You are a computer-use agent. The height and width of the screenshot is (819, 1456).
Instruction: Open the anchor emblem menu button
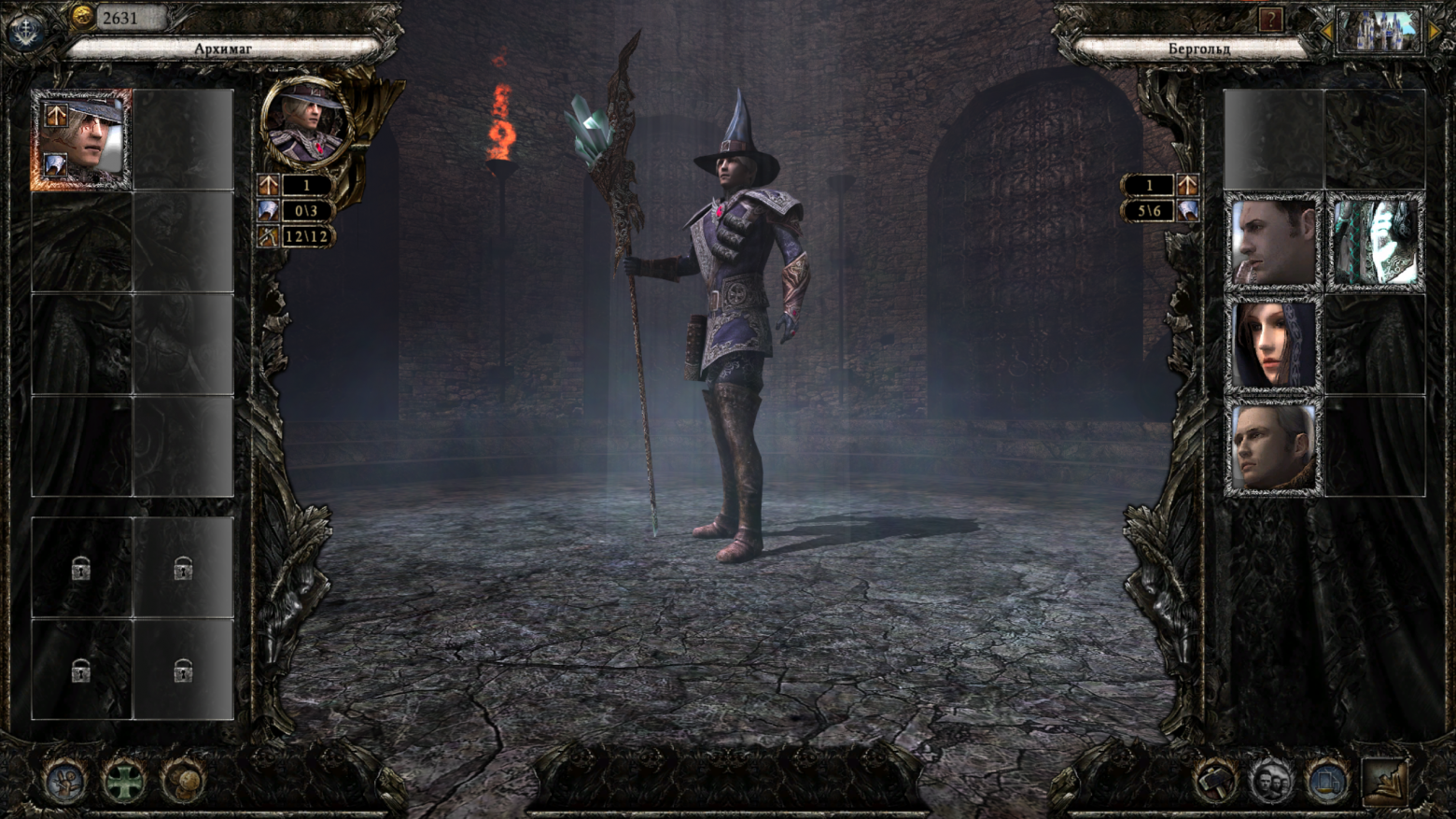(x=25, y=31)
